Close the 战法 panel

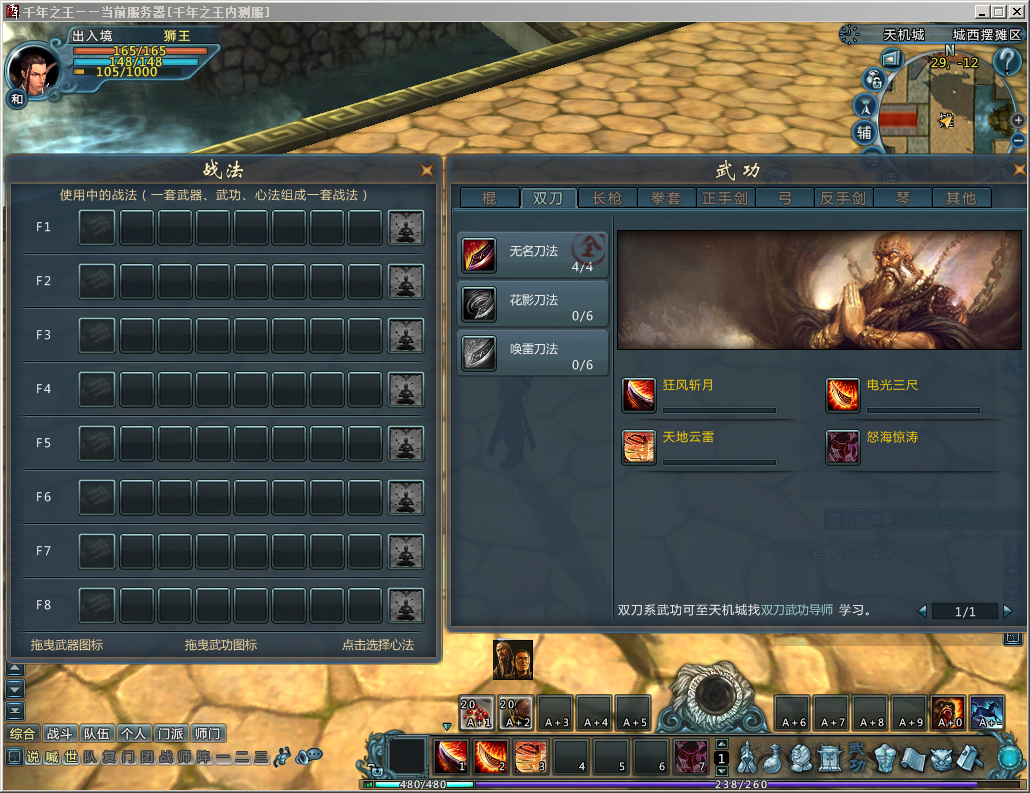(x=427, y=169)
